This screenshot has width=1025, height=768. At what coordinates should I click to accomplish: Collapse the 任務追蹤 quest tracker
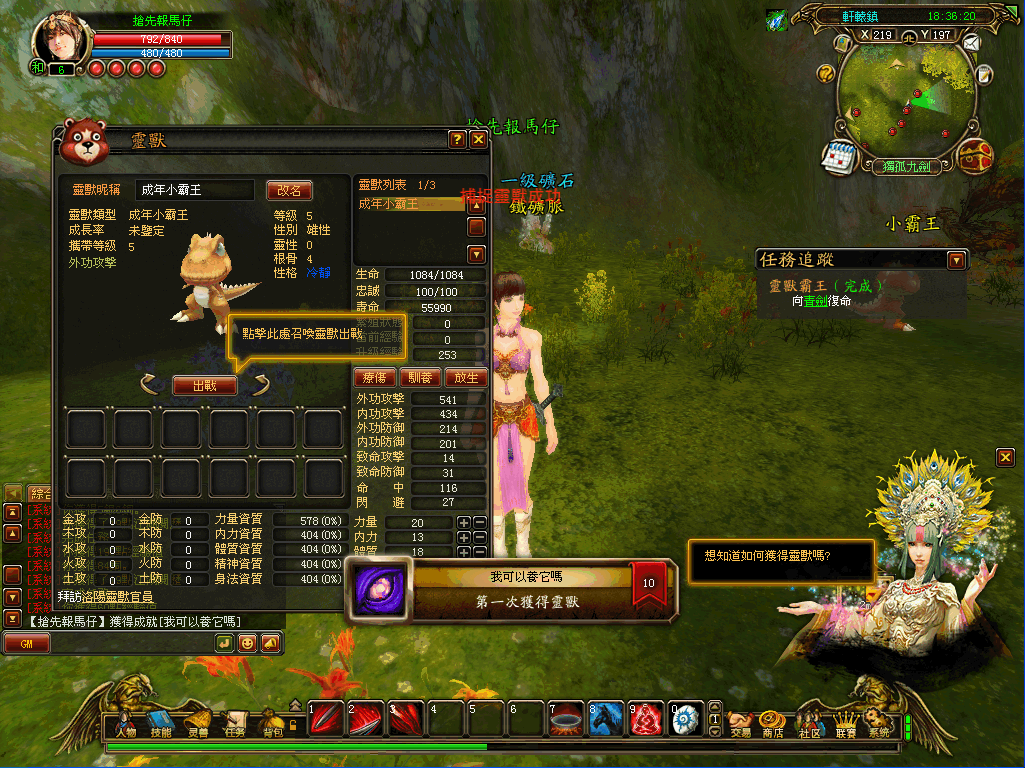(957, 260)
